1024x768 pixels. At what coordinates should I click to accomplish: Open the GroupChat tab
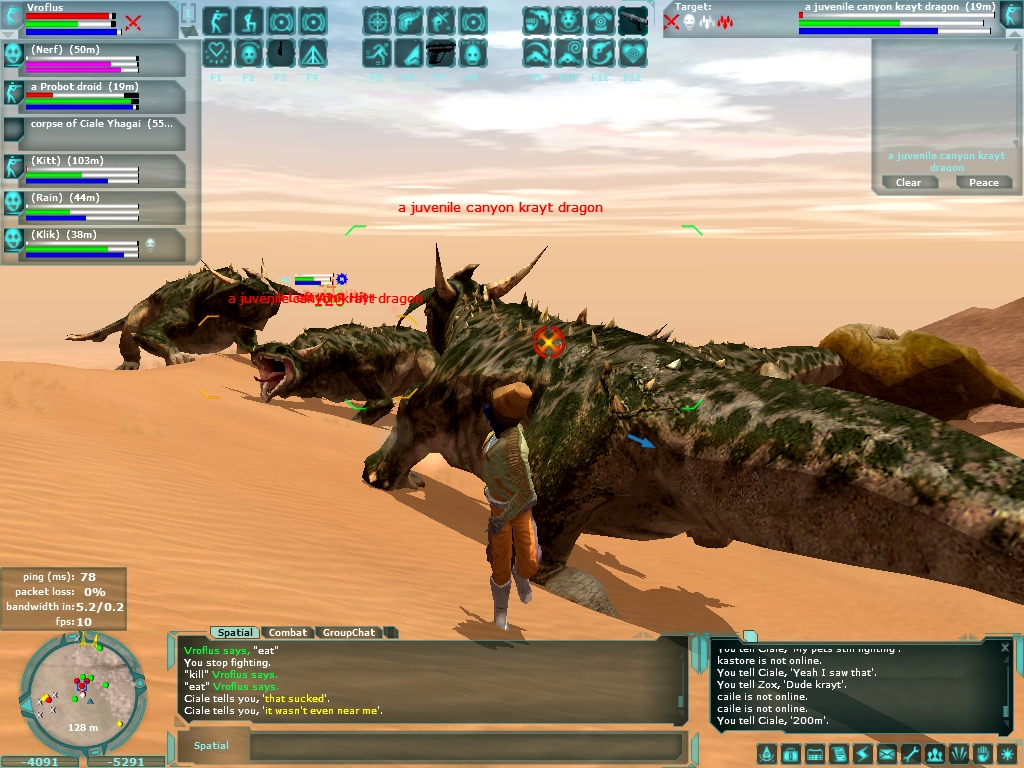pyautogui.click(x=349, y=632)
